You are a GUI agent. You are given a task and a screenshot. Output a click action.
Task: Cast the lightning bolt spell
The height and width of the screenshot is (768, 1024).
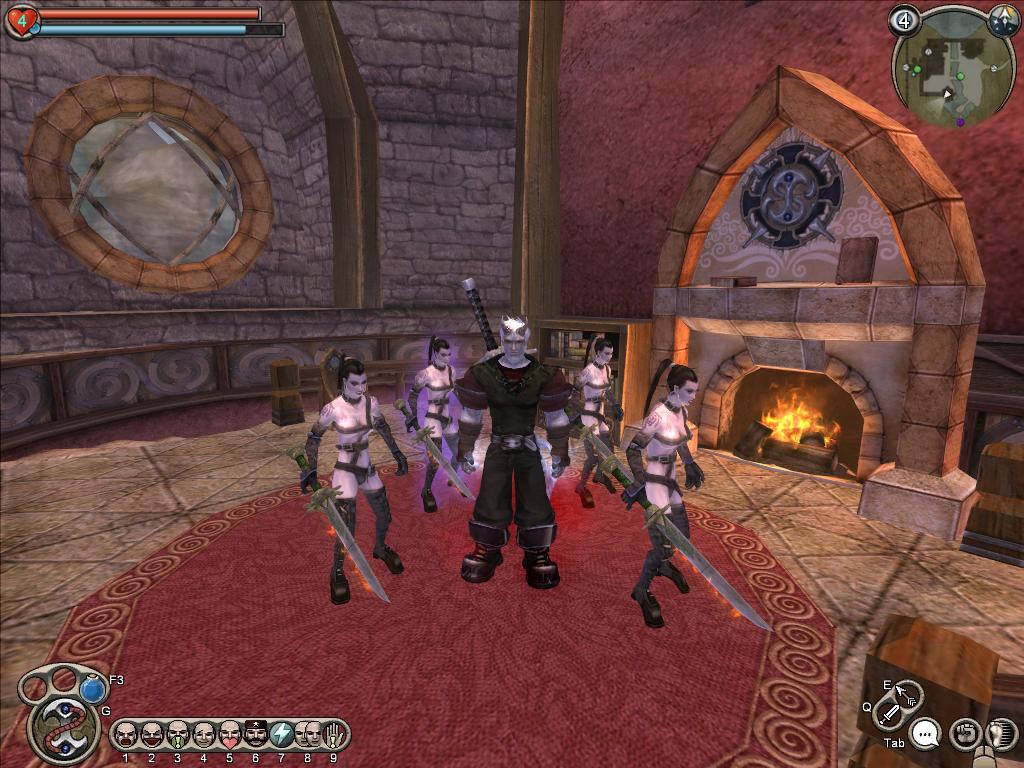(281, 735)
